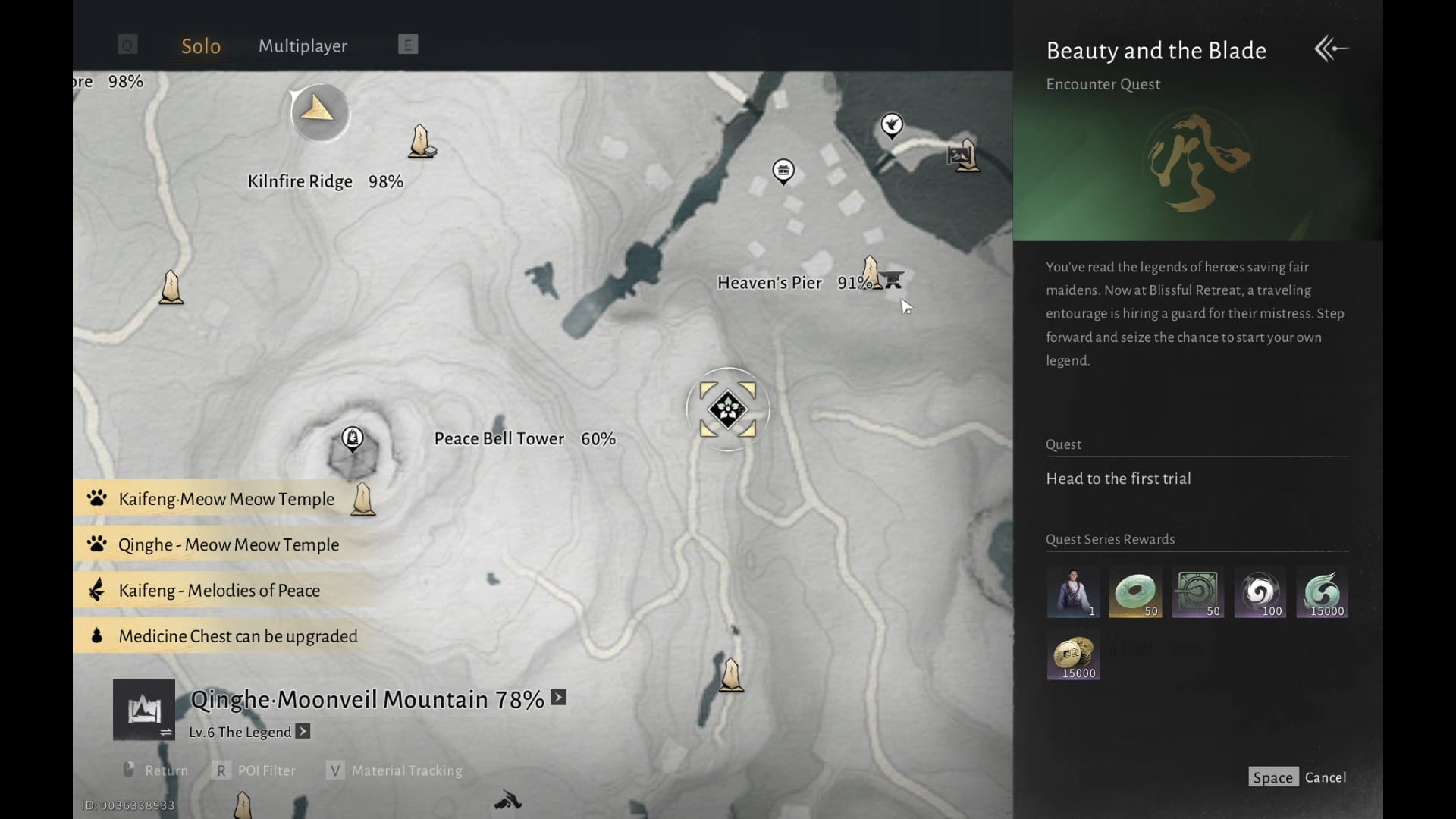Collapse the quest panel with the arrow
This screenshot has width=1456, height=819.
[x=1331, y=49]
